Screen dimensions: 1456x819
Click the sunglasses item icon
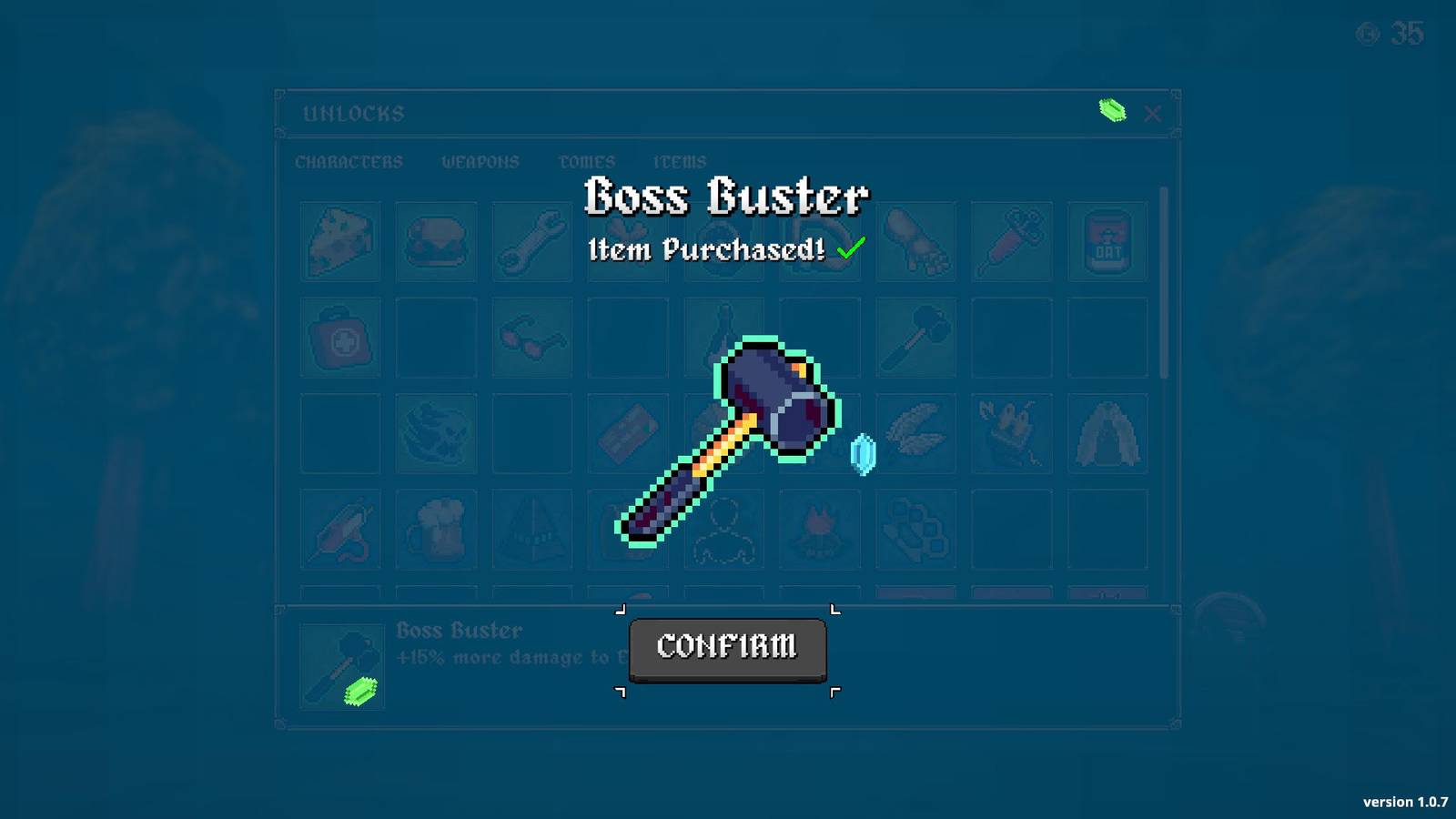[x=531, y=338]
